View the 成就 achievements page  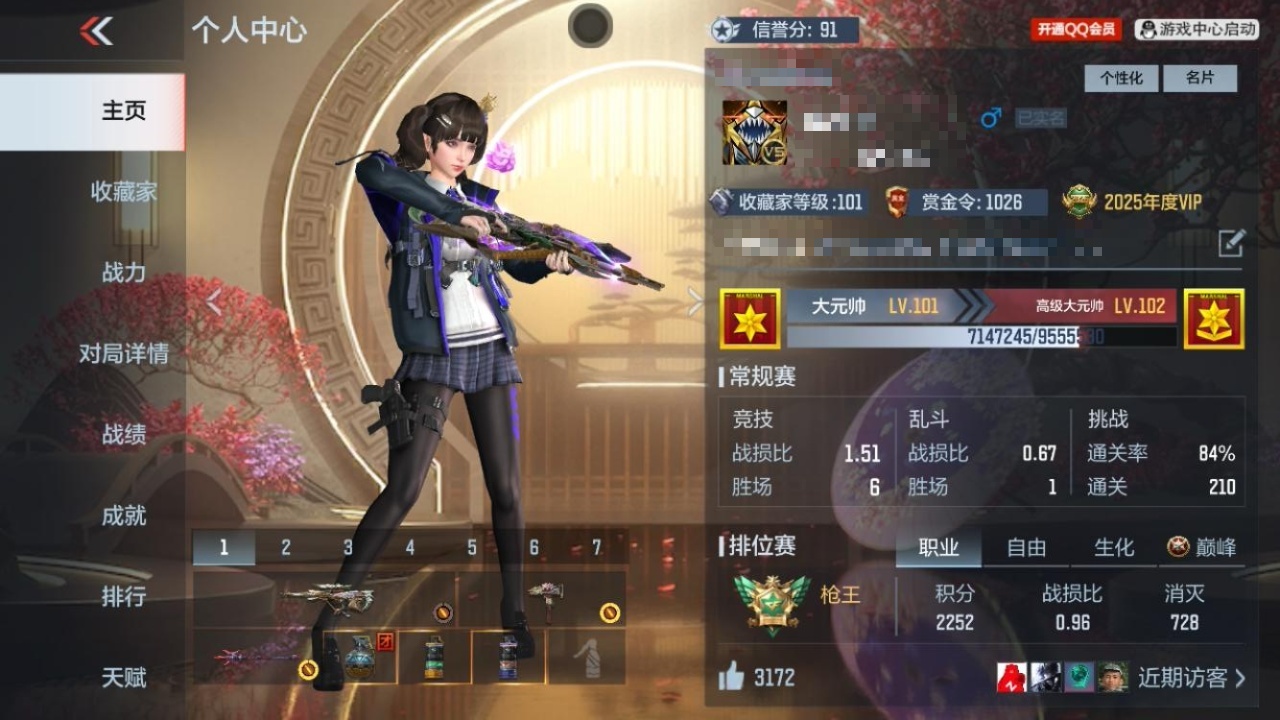point(124,515)
